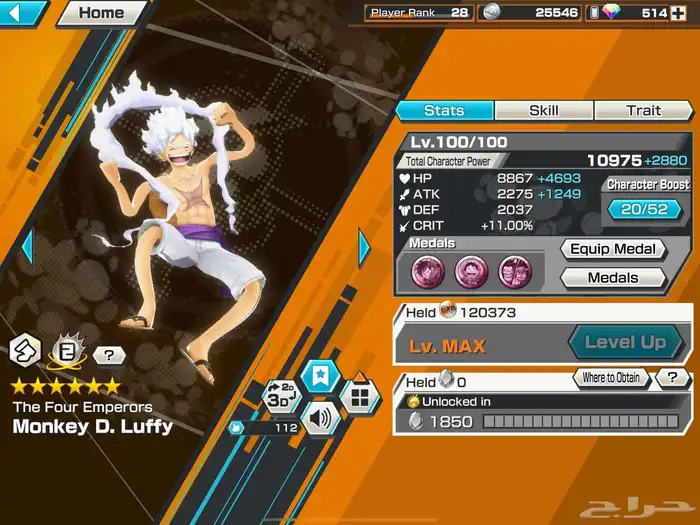This screenshot has height=525, width=700.
Task: Open the question mark beside the role icons
Action: (108, 354)
